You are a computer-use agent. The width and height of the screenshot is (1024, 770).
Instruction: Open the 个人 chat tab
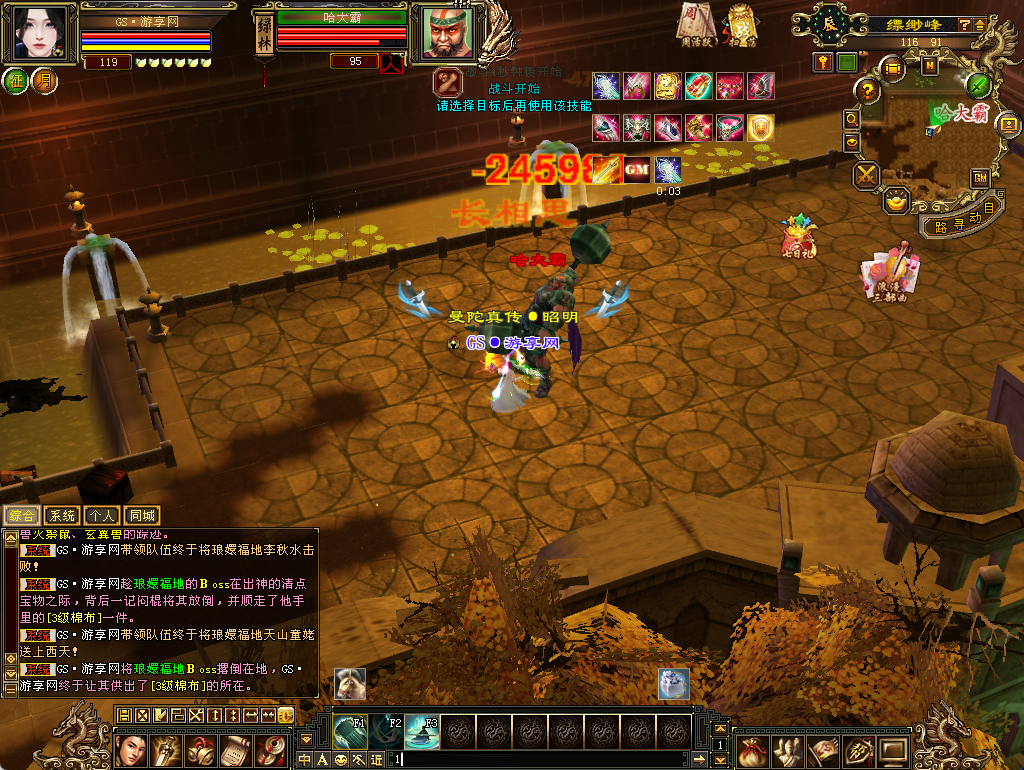click(102, 516)
